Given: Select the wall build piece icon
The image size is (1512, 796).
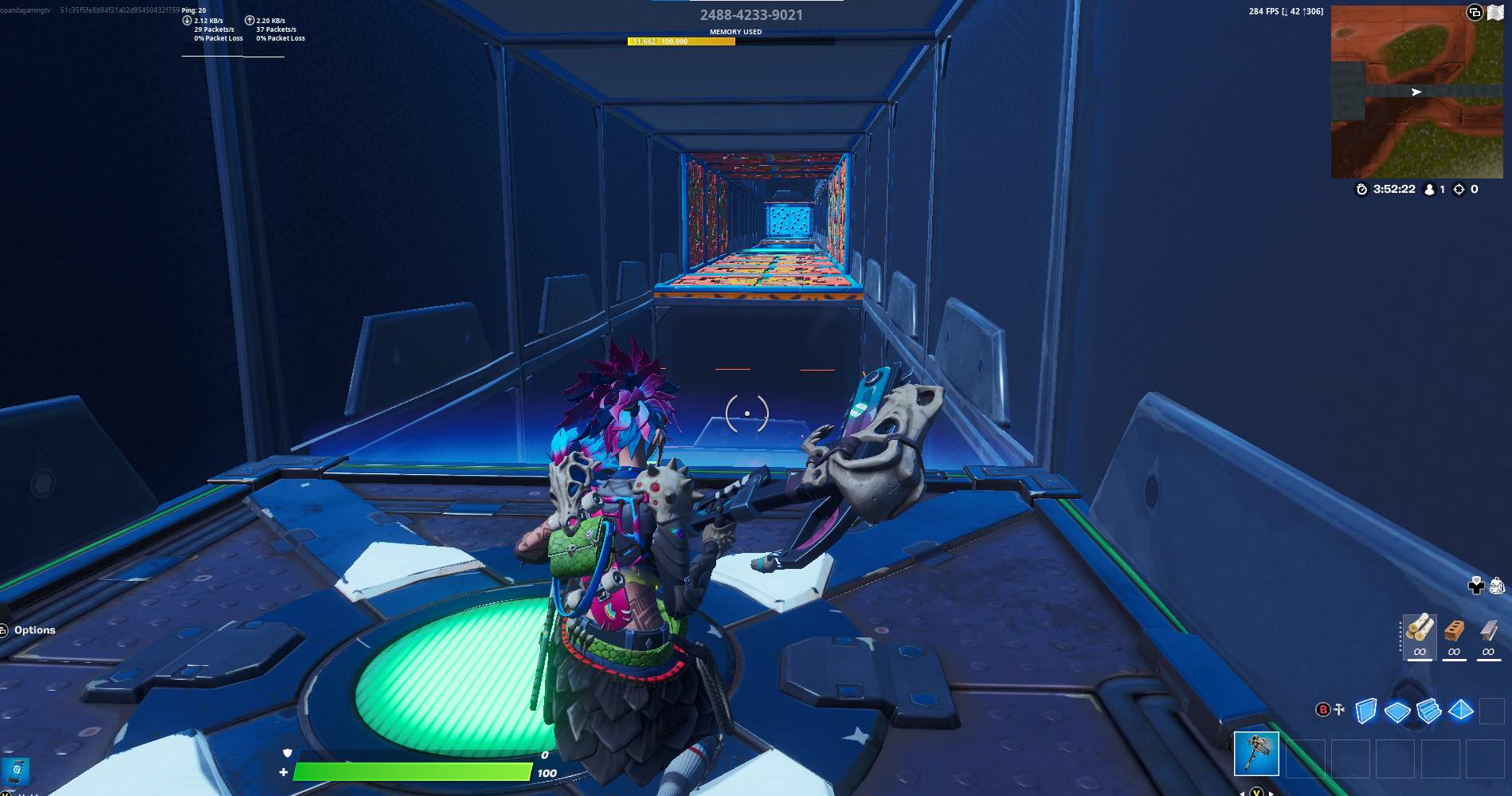Looking at the screenshot, I should [x=1365, y=711].
